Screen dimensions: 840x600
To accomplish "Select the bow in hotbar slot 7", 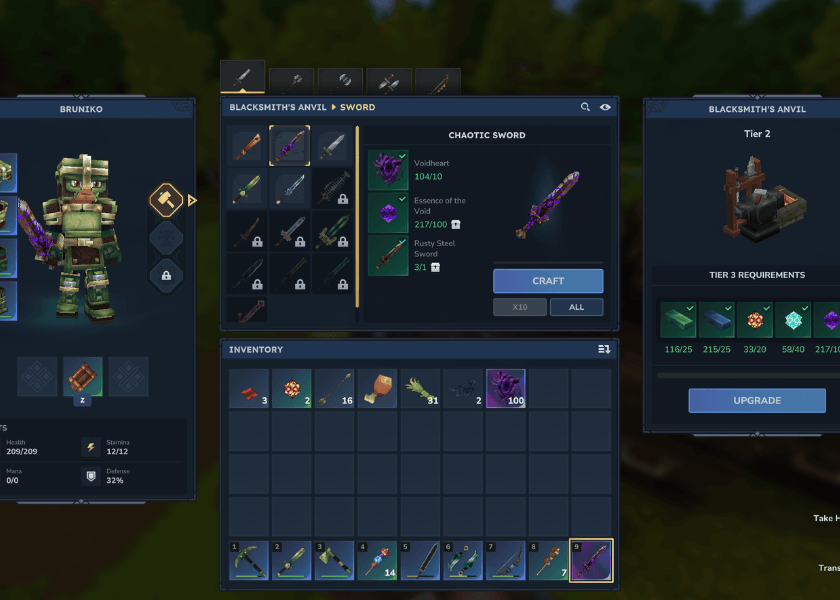I will (x=505, y=560).
